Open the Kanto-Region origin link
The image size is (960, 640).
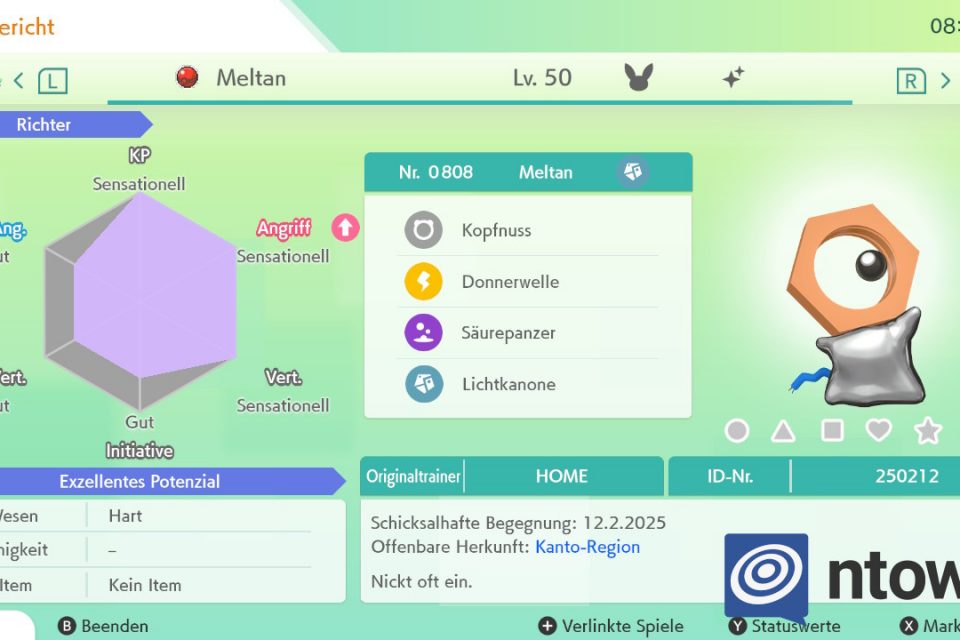587,547
